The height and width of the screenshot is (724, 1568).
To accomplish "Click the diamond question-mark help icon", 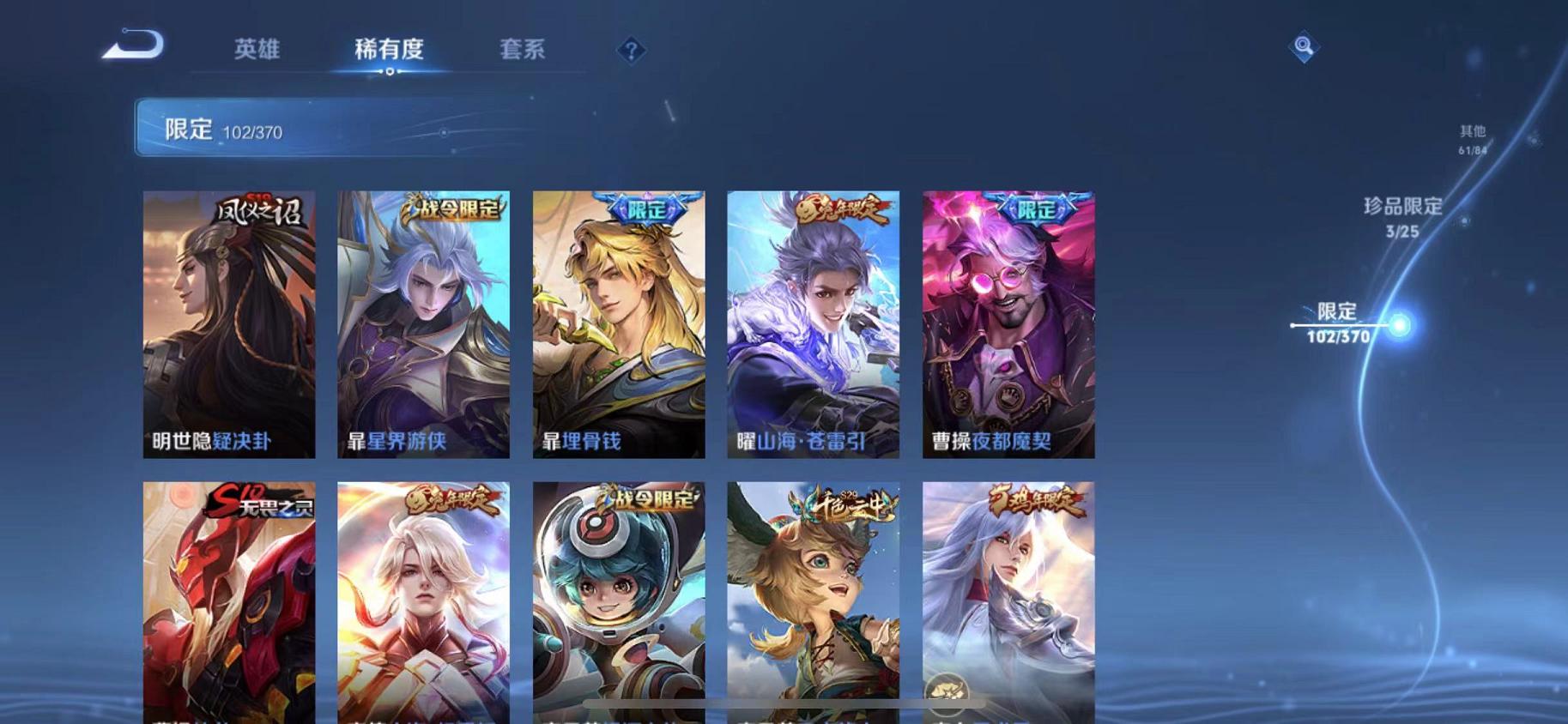I will [x=633, y=51].
